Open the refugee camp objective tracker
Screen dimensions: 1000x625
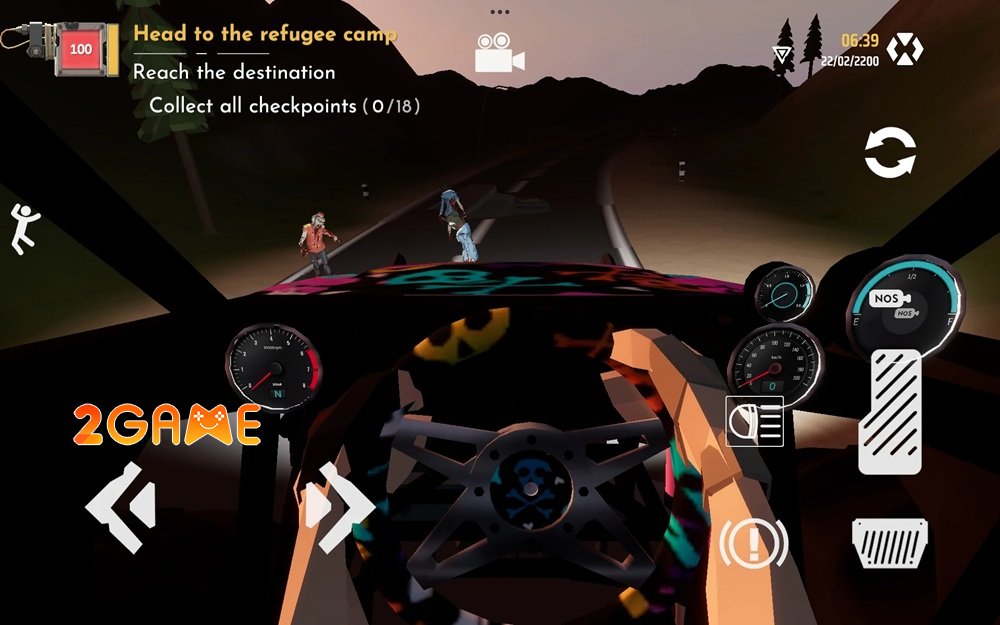265,34
